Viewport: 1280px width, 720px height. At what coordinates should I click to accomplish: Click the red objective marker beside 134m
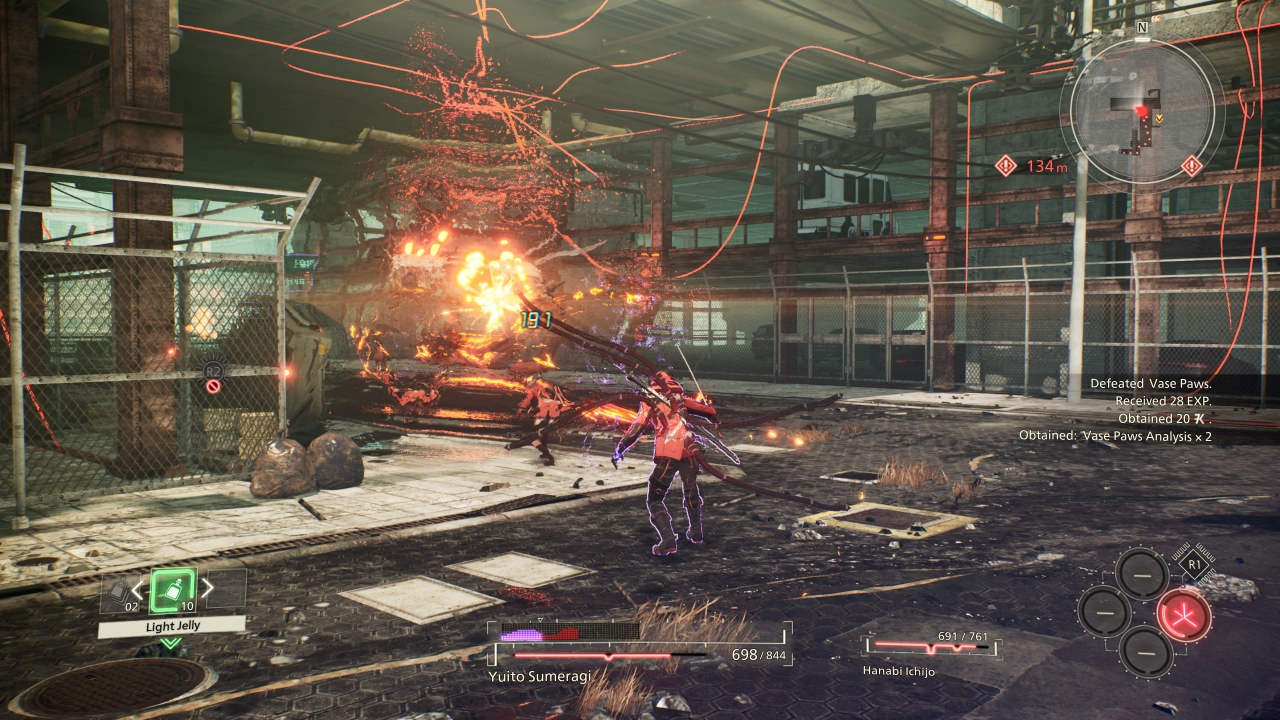tap(1006, 166)
